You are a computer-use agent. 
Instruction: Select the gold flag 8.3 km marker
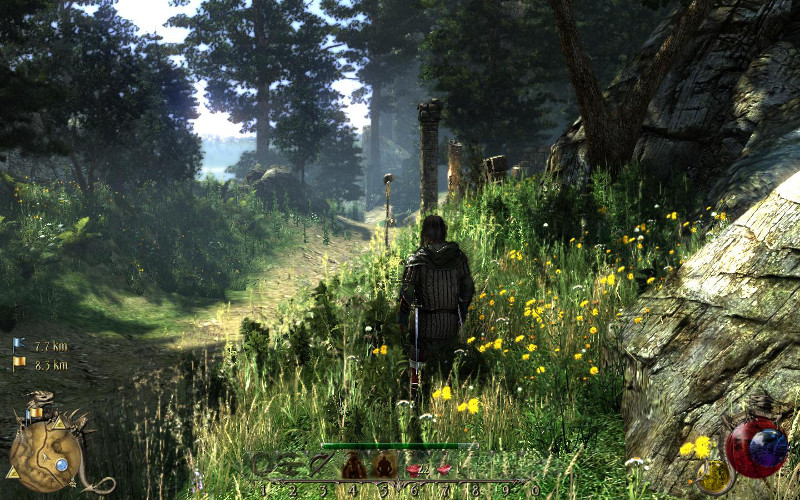[19, 364]
